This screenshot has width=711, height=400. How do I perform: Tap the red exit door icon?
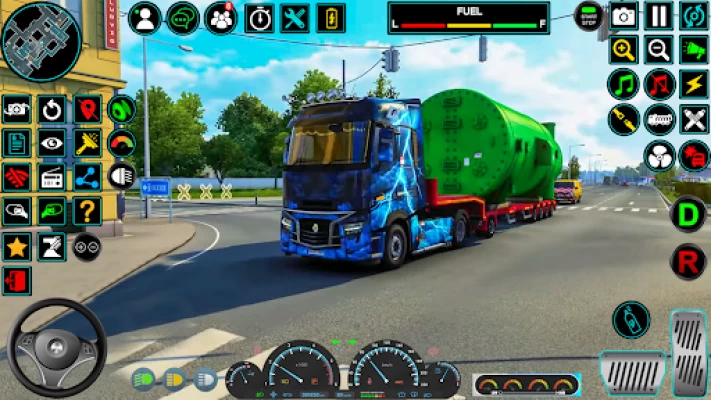(16, 281)
